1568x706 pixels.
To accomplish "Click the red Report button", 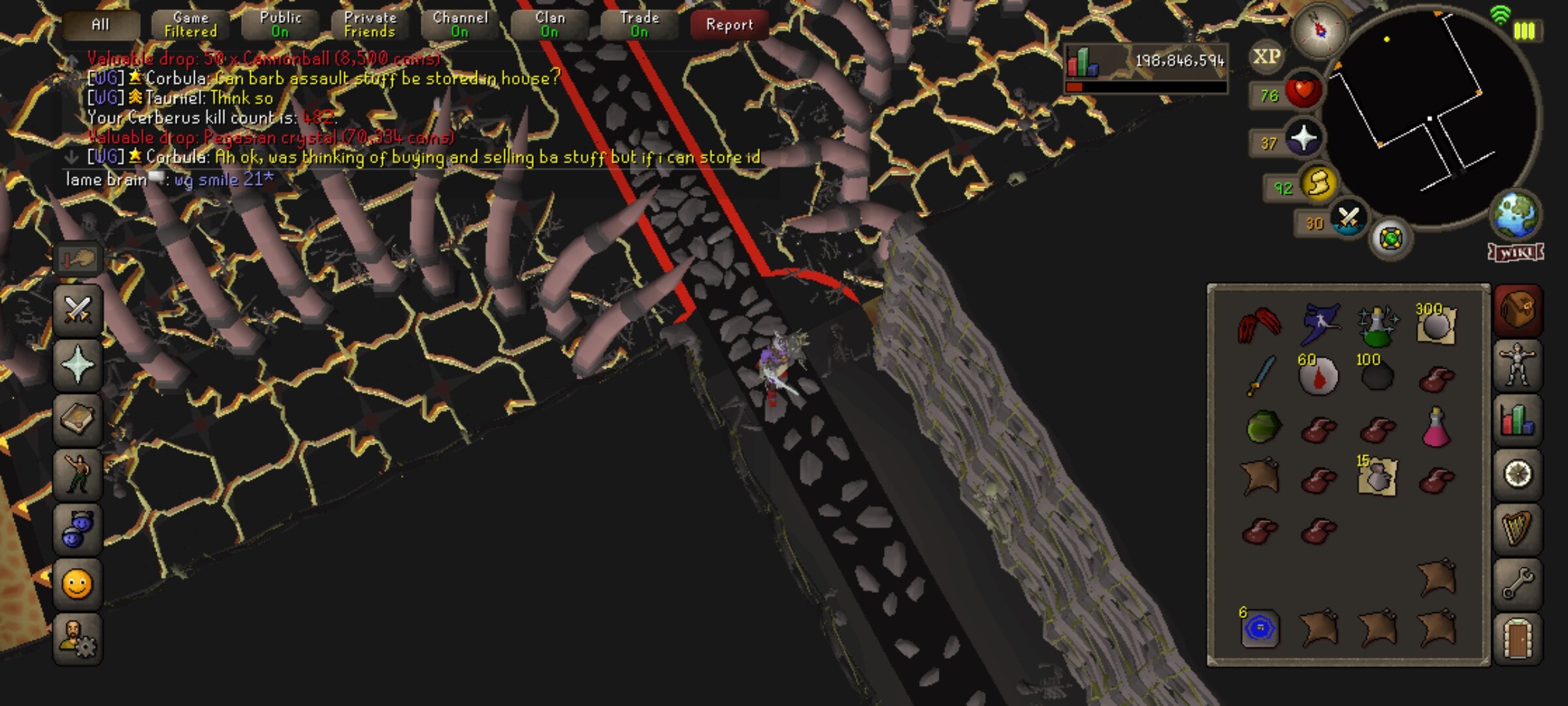I will (x=729, y=25).
